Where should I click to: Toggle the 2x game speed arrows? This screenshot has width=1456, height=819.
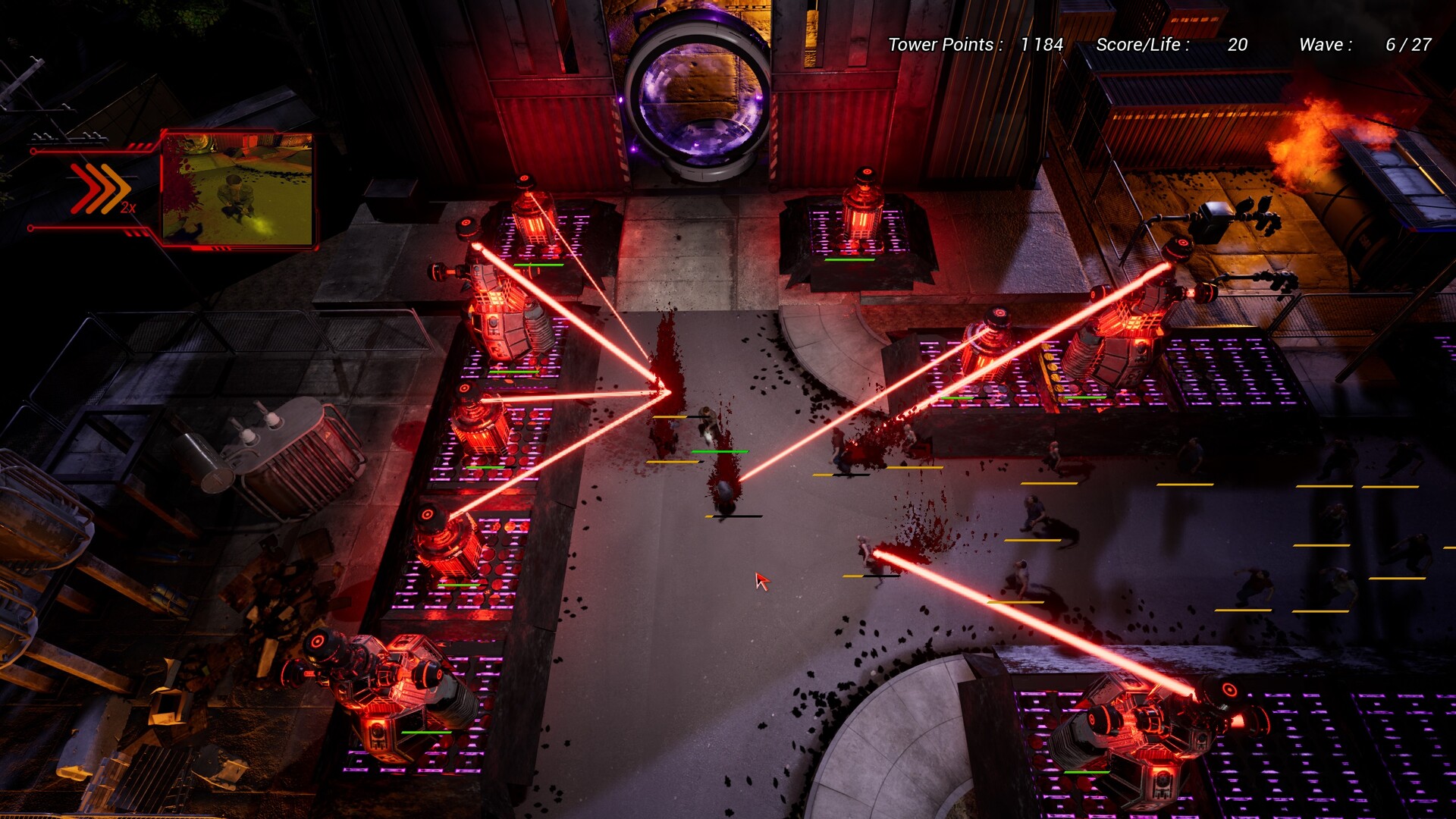click(101, 188)
